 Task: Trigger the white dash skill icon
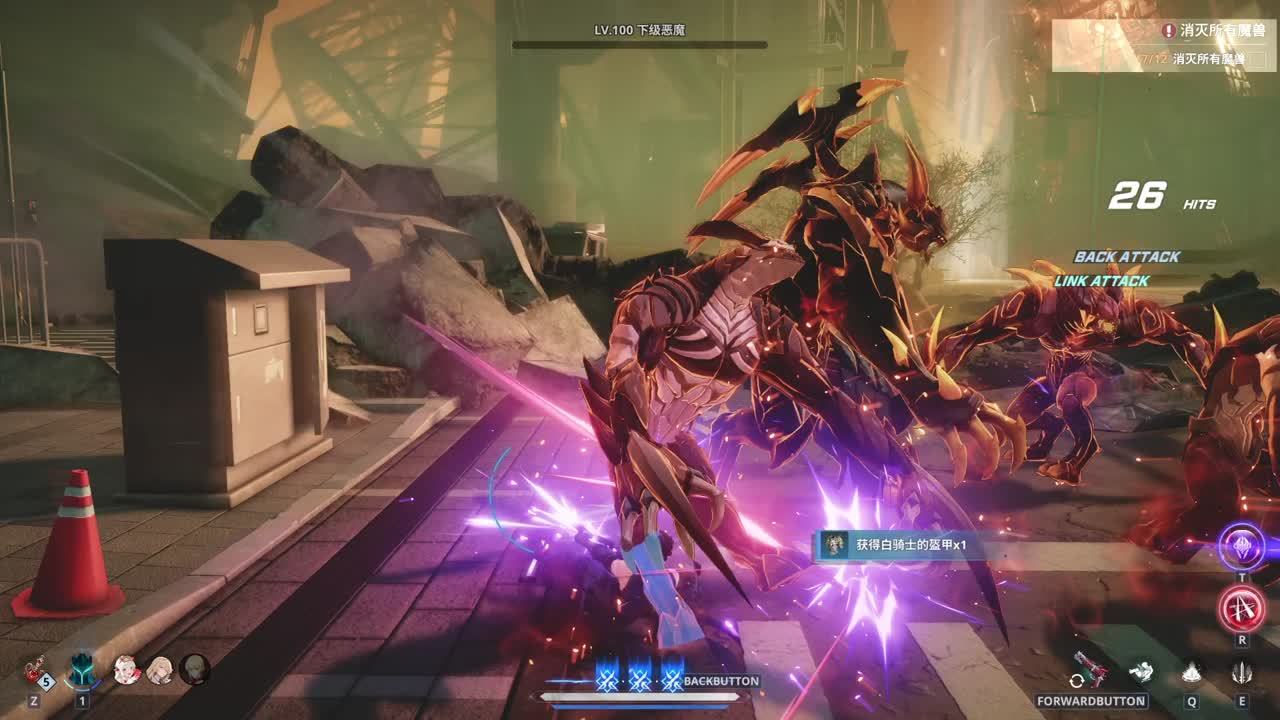[1142, 672]
